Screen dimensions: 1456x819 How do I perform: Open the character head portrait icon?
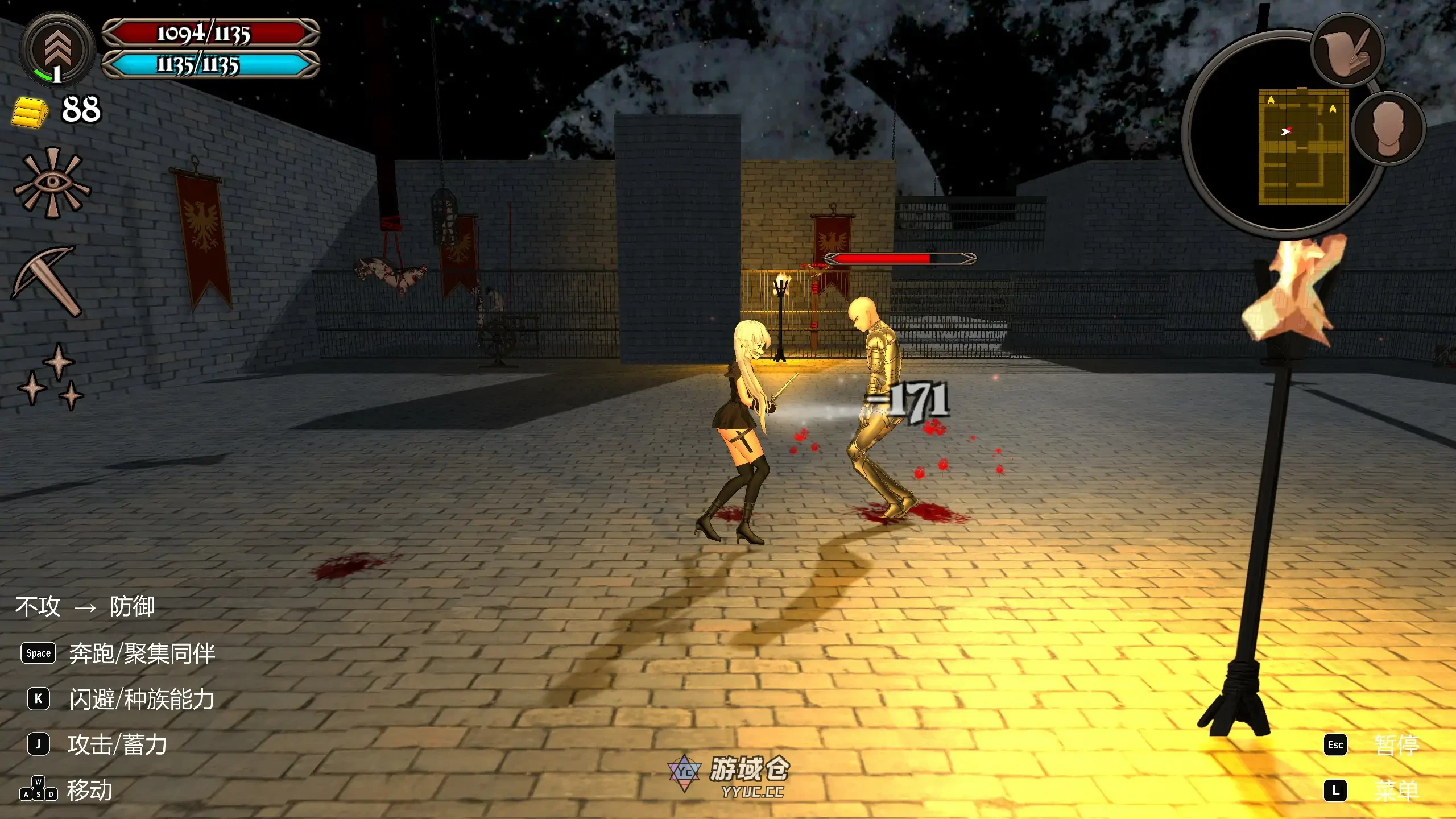click(x=1388, y=129)
